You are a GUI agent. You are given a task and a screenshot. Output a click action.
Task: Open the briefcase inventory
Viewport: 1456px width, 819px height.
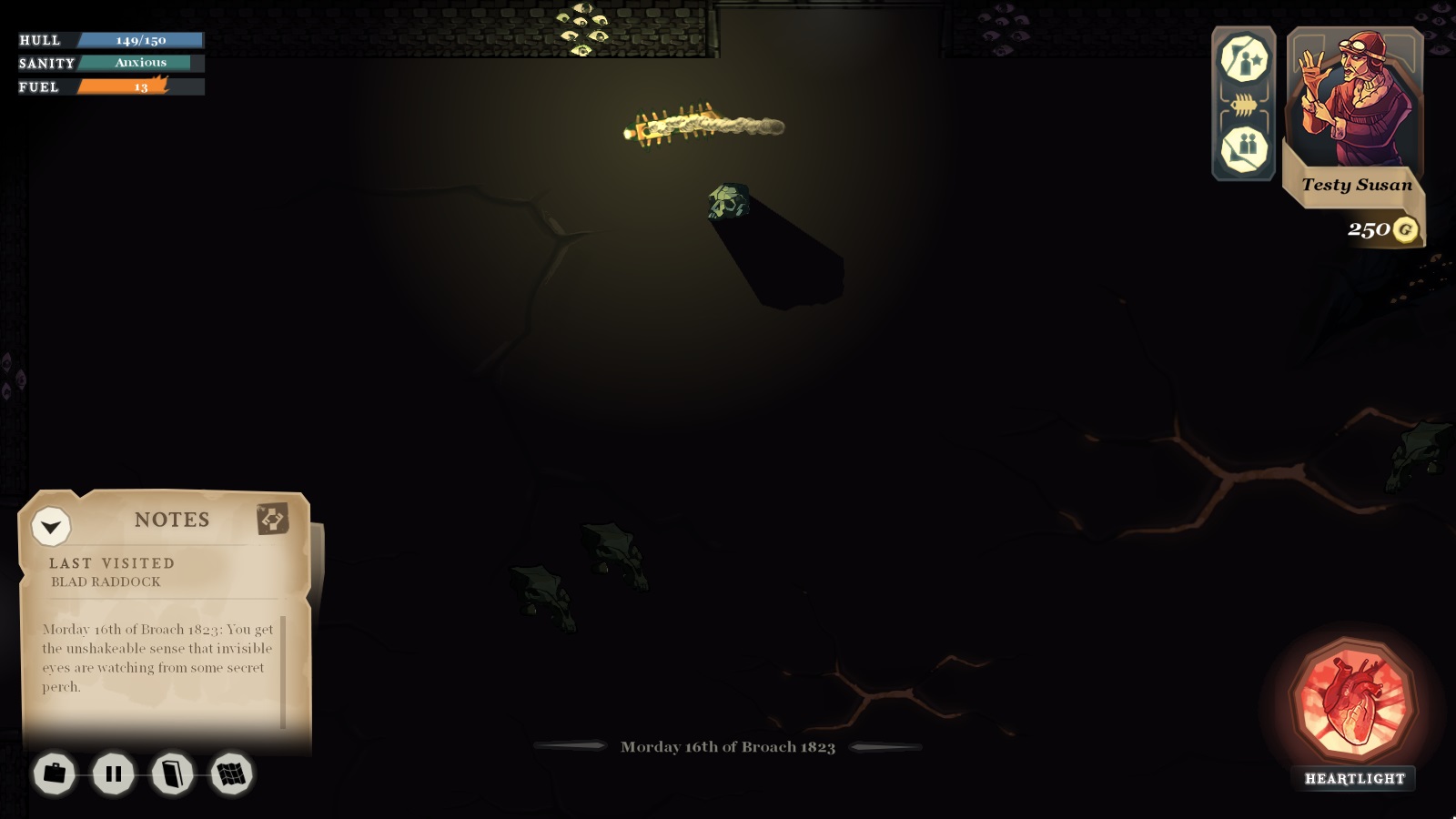click(x=55, y=773)
